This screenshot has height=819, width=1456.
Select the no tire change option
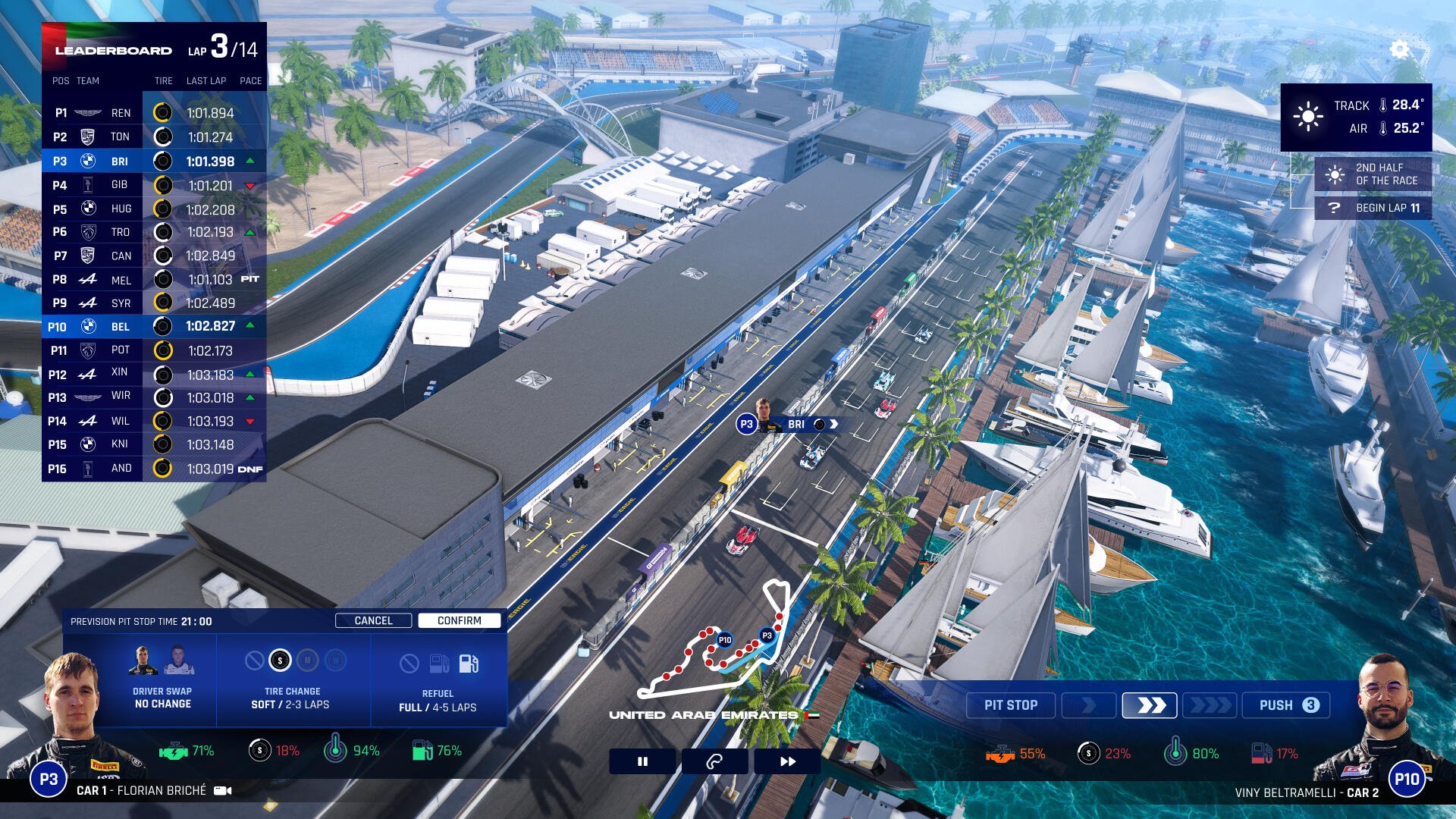pyautogui.click(x=255, y=661)
